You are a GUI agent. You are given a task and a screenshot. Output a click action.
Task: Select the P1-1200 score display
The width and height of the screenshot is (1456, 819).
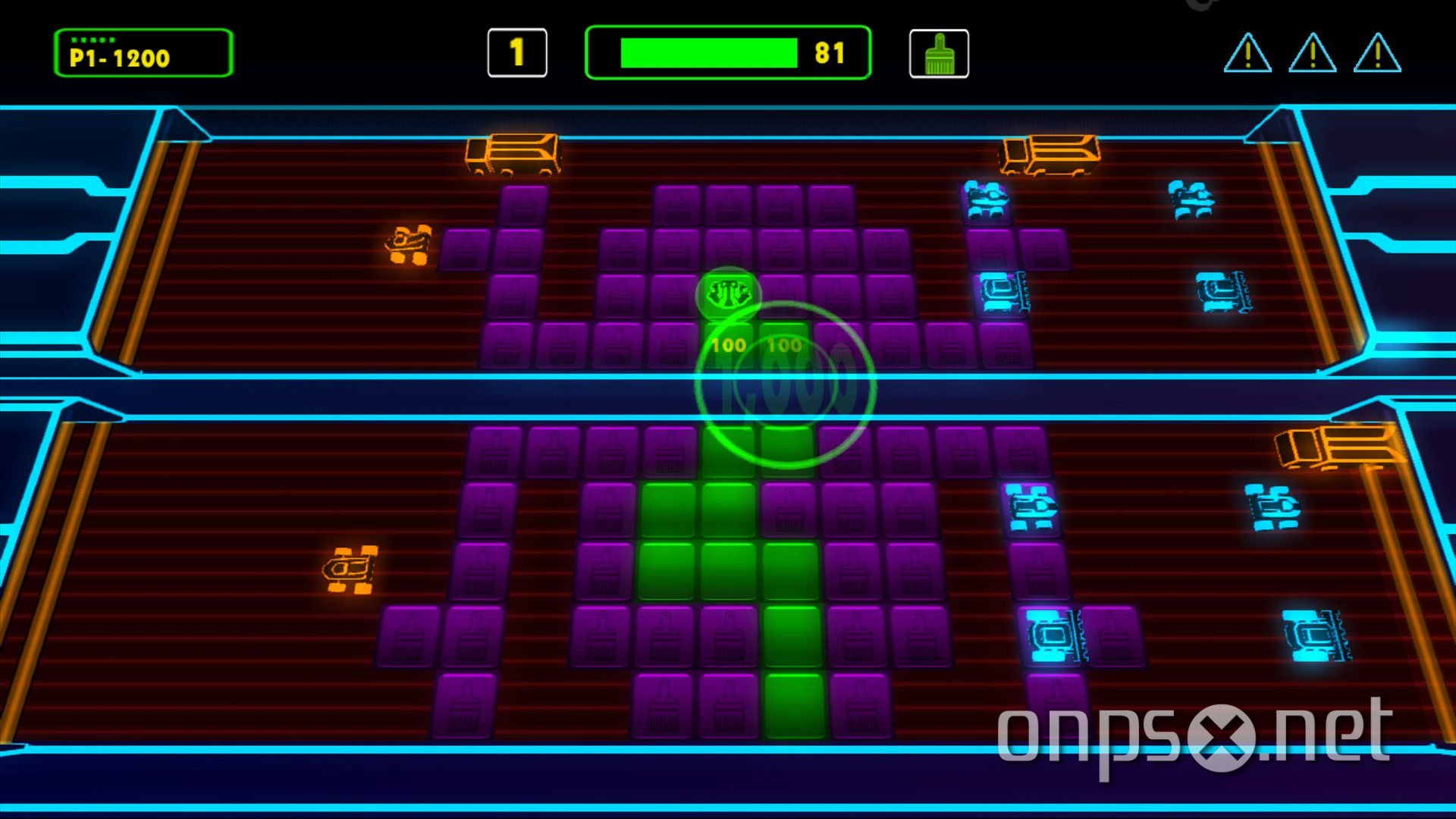click(x=143, y=55)
